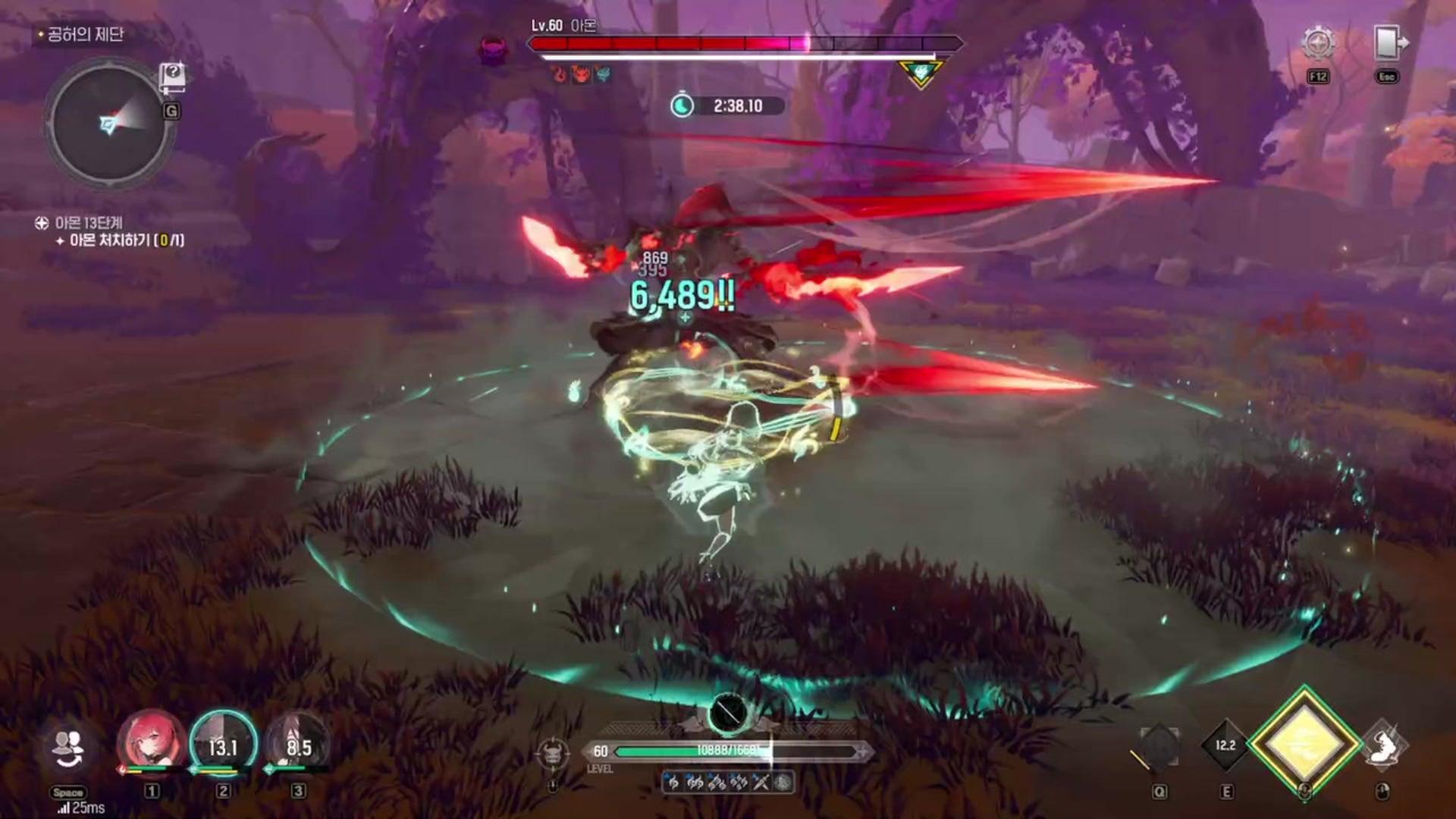
Task: Click the 공허의 제단 location label
Action: 85,35
